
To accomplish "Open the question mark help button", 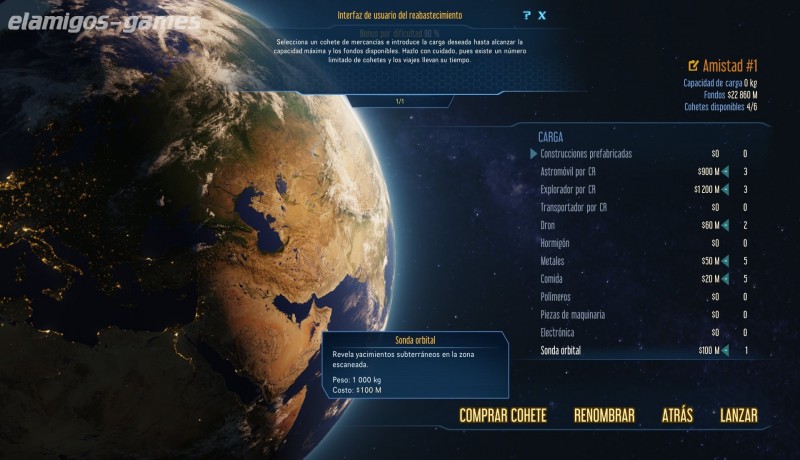I will coord(526,15).
